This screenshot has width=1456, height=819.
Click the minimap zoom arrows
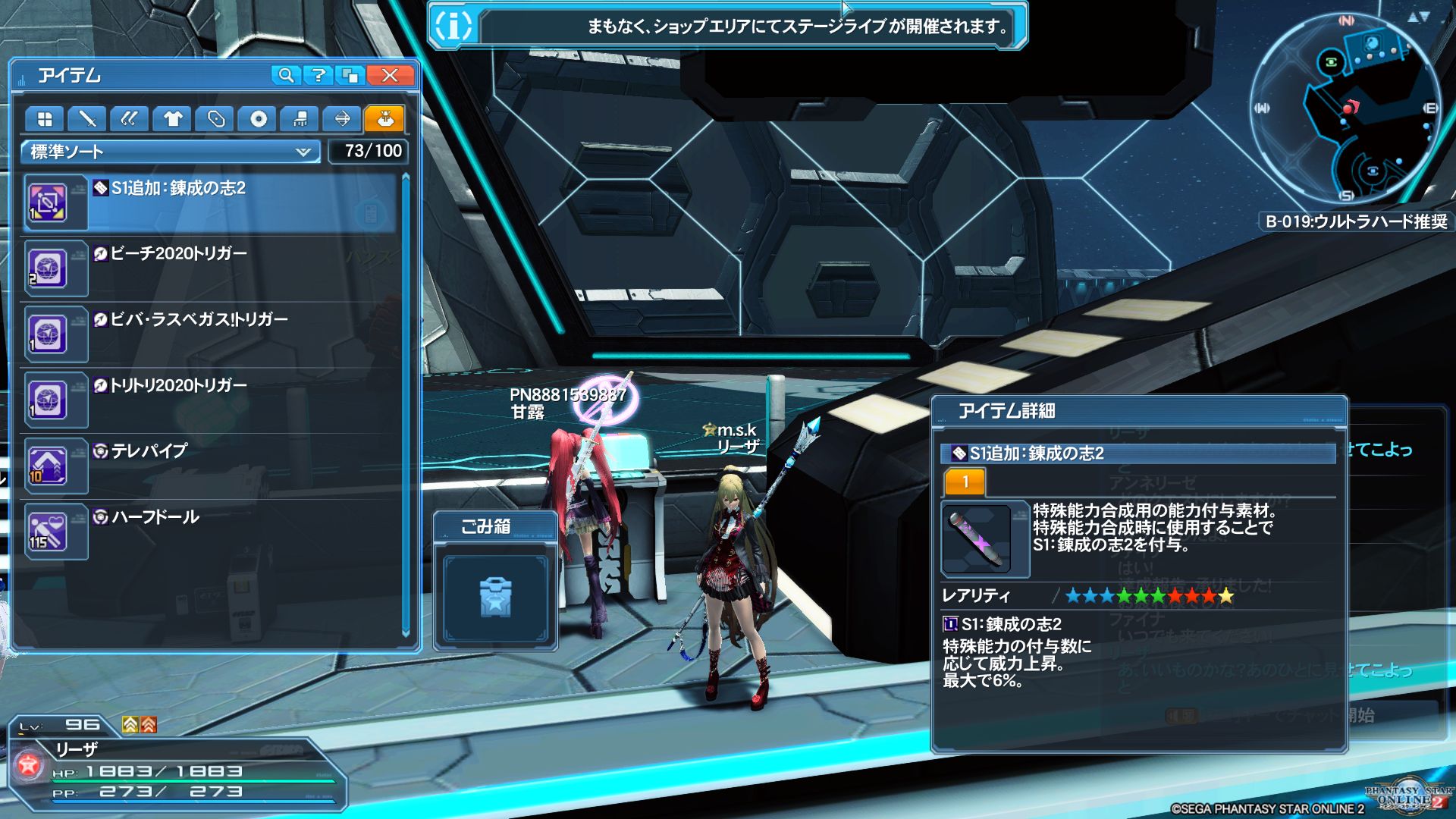coord(1418,17)
